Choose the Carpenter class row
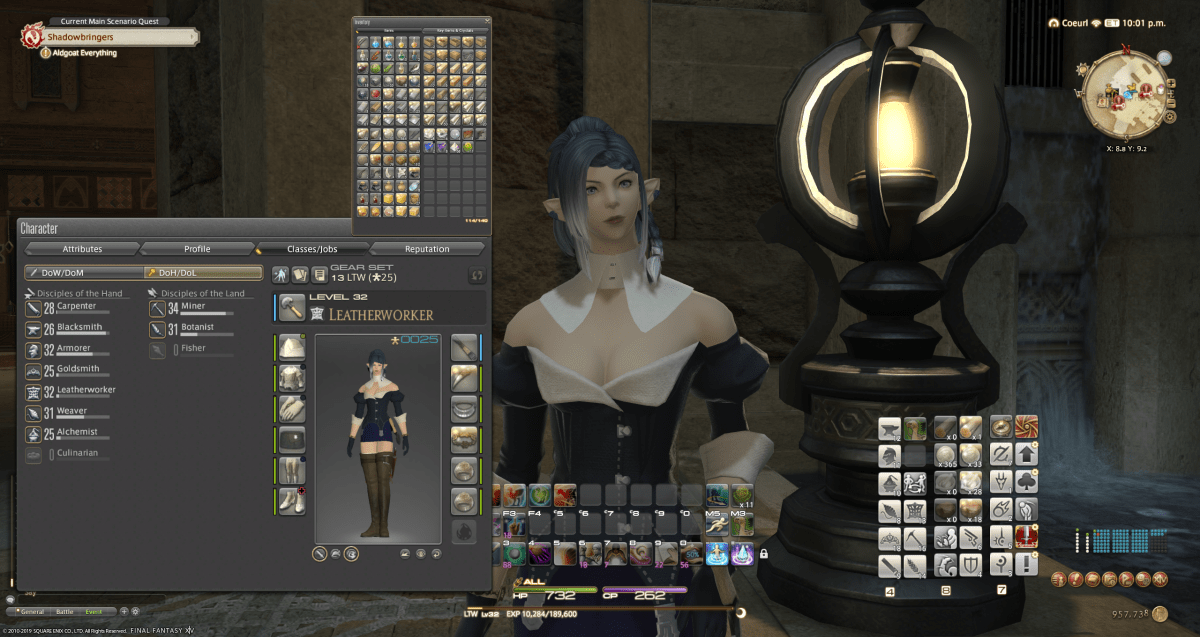 tap(76, 308)
